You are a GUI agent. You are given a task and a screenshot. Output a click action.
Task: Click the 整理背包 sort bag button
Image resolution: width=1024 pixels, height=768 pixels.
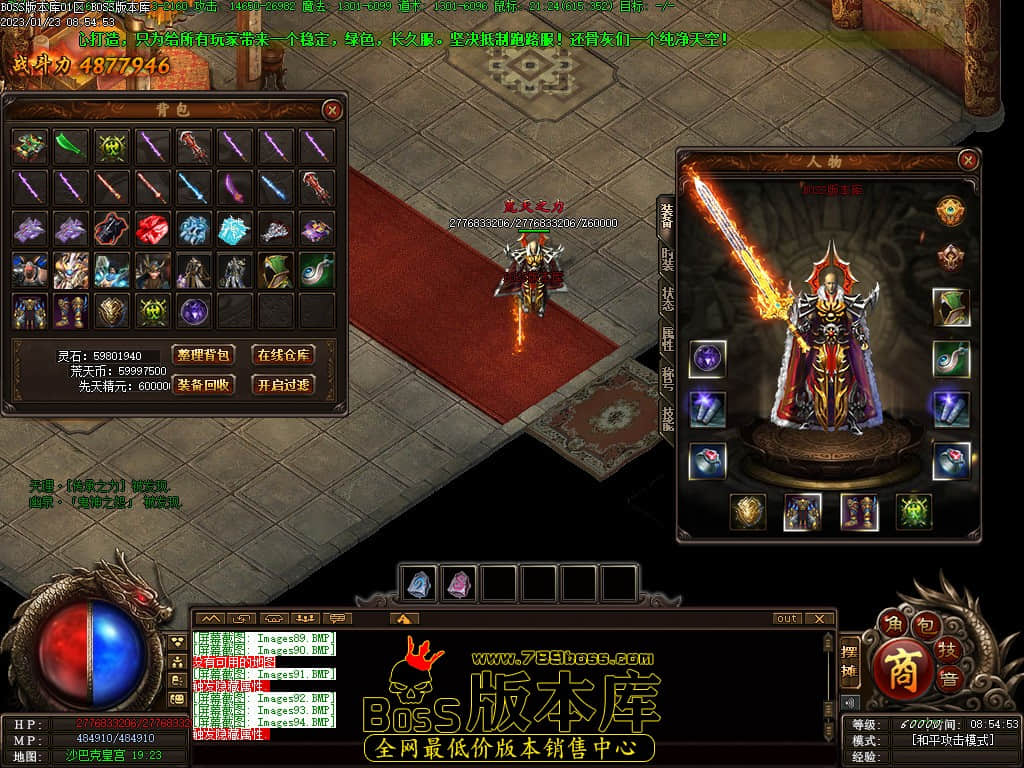[x=203, y=355]
